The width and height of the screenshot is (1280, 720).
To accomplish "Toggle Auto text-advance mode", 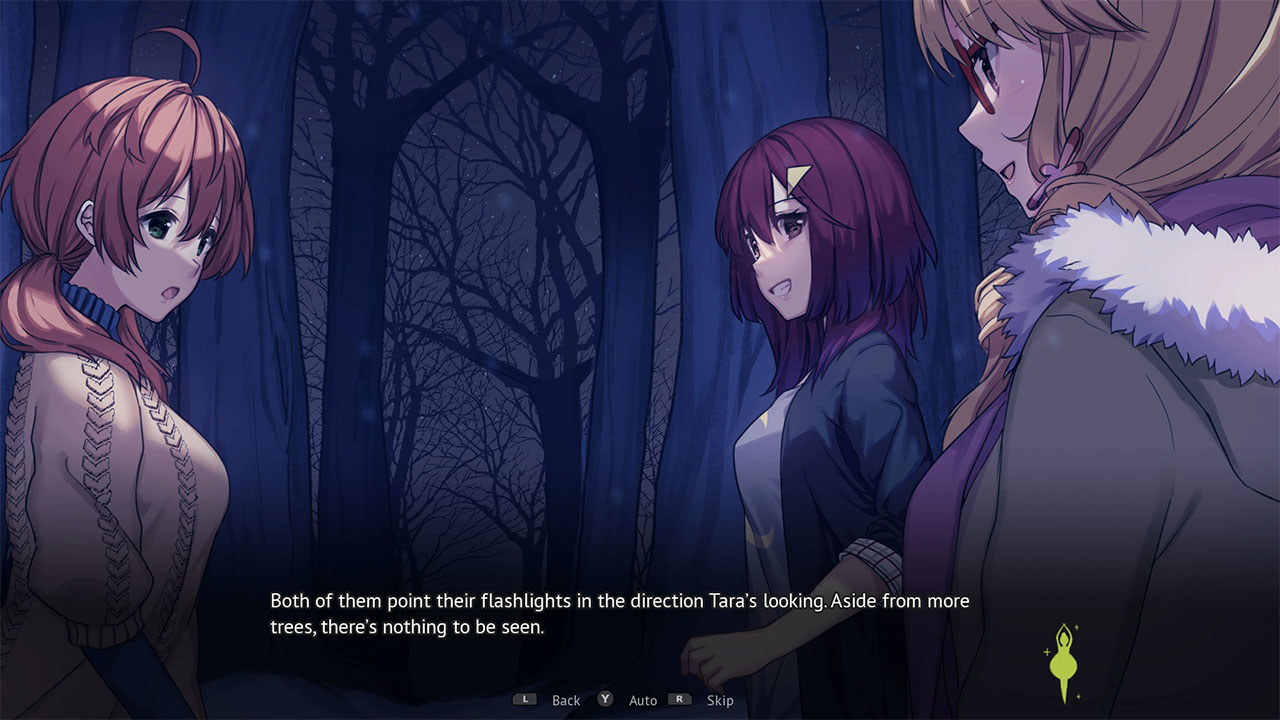I will 643,700.
